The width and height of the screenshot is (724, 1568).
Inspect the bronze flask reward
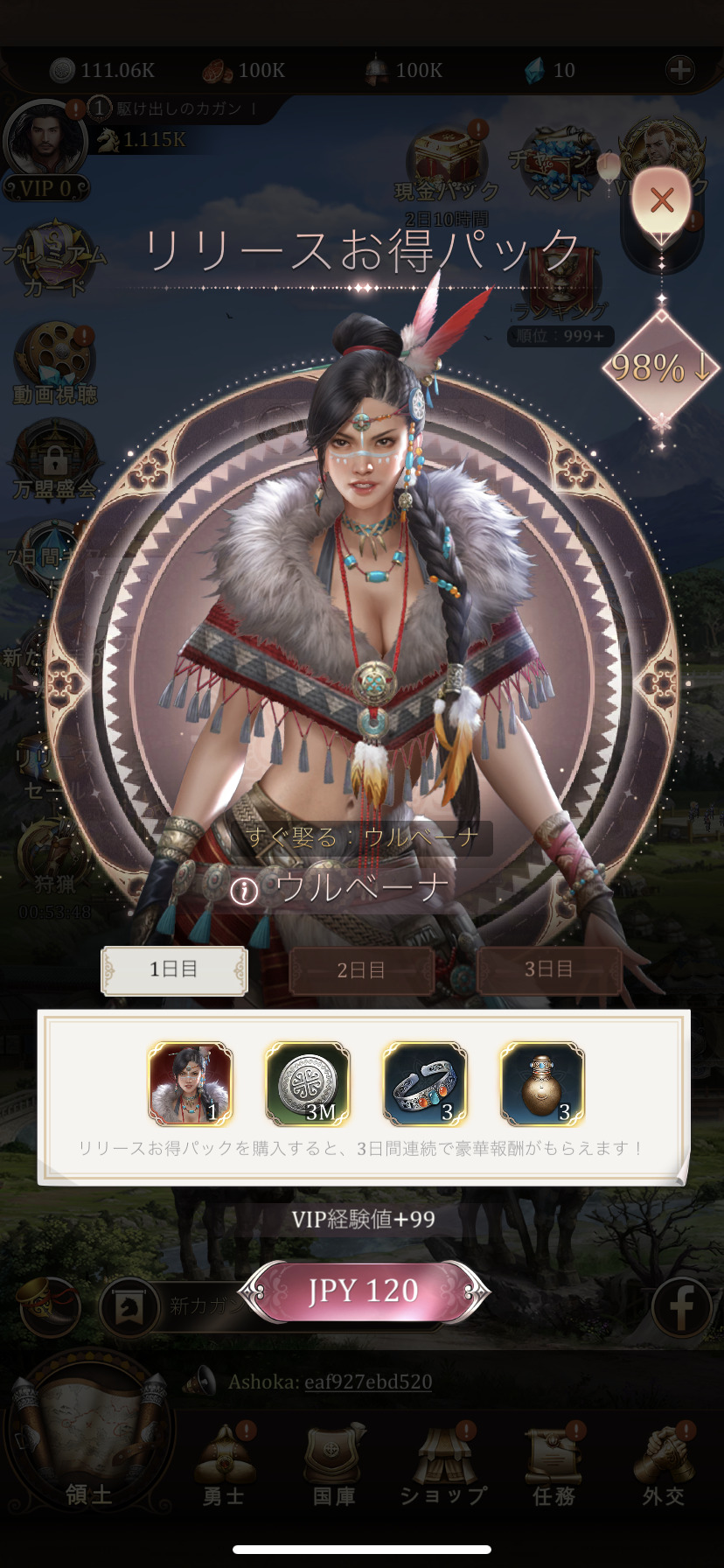coord(542,1083)
